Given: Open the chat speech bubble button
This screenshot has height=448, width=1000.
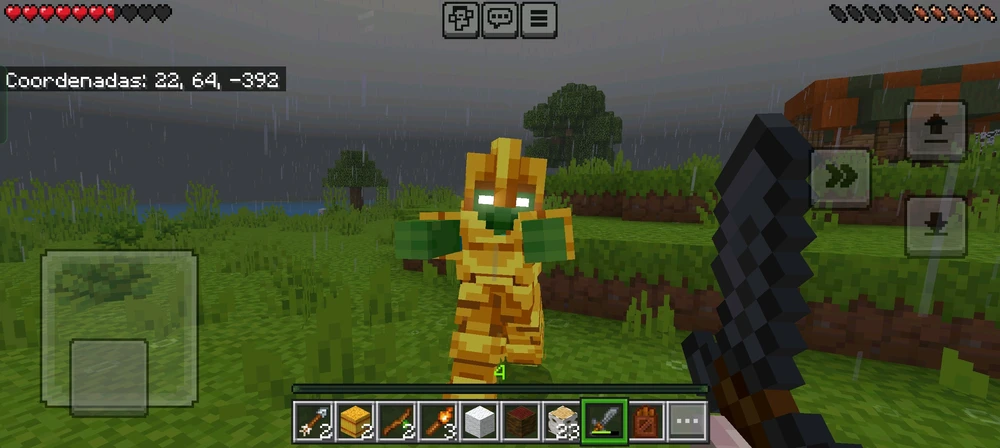Looking at the screenshot, I should point(499,19).
